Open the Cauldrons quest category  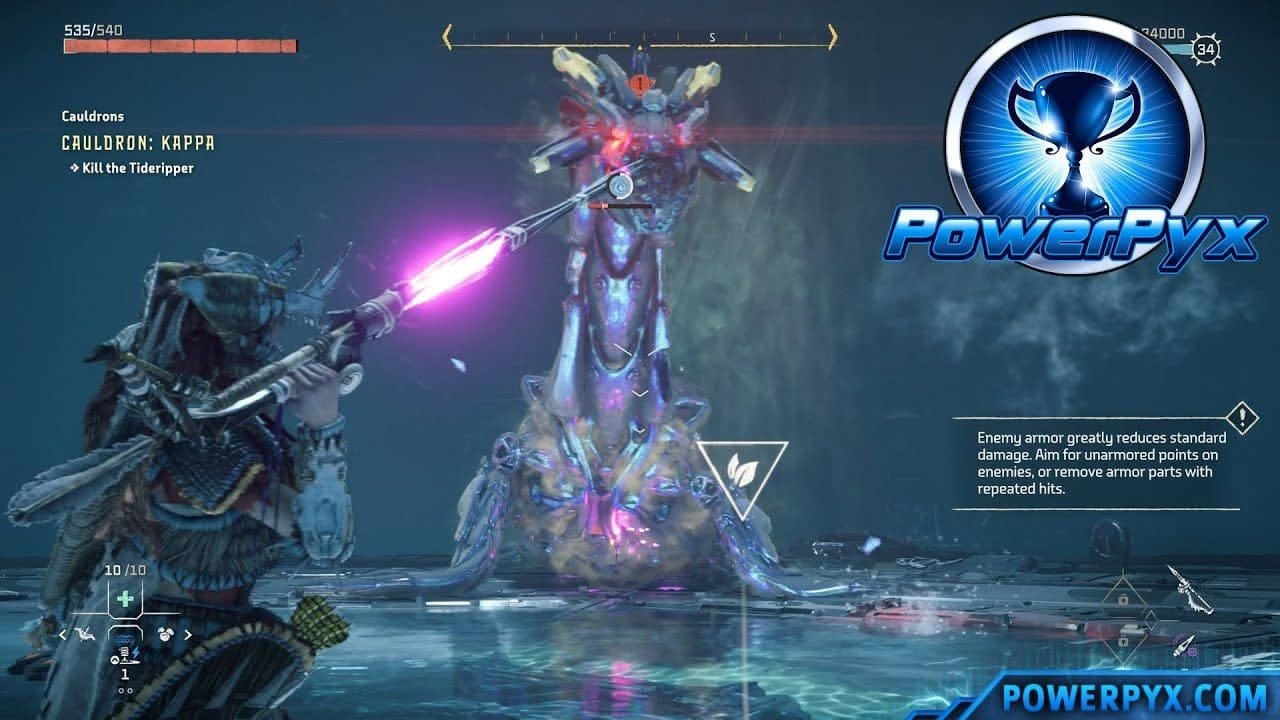click(92, 116)
